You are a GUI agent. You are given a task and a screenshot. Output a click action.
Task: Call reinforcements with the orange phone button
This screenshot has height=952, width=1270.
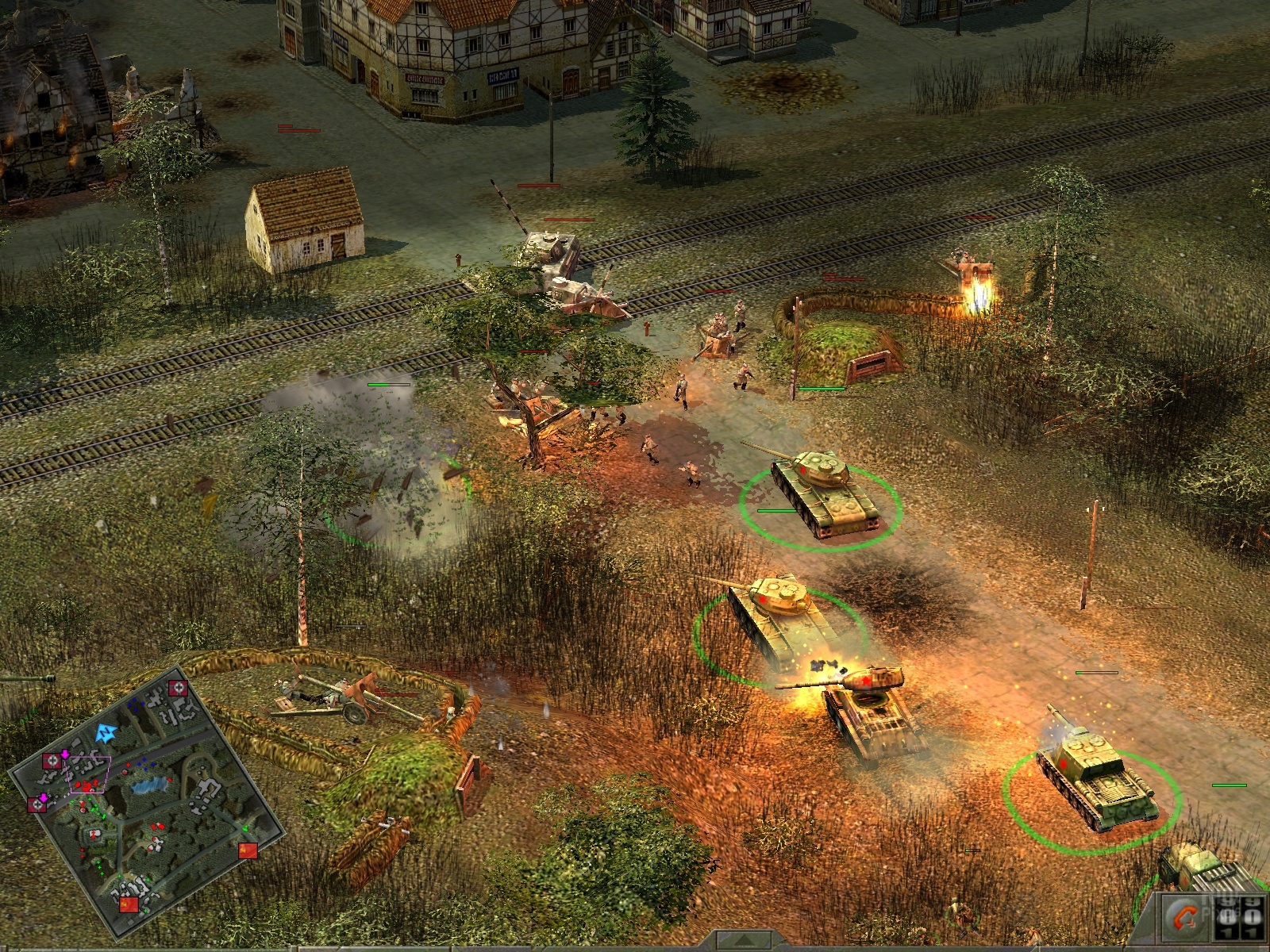click(x=1186, y=919)
